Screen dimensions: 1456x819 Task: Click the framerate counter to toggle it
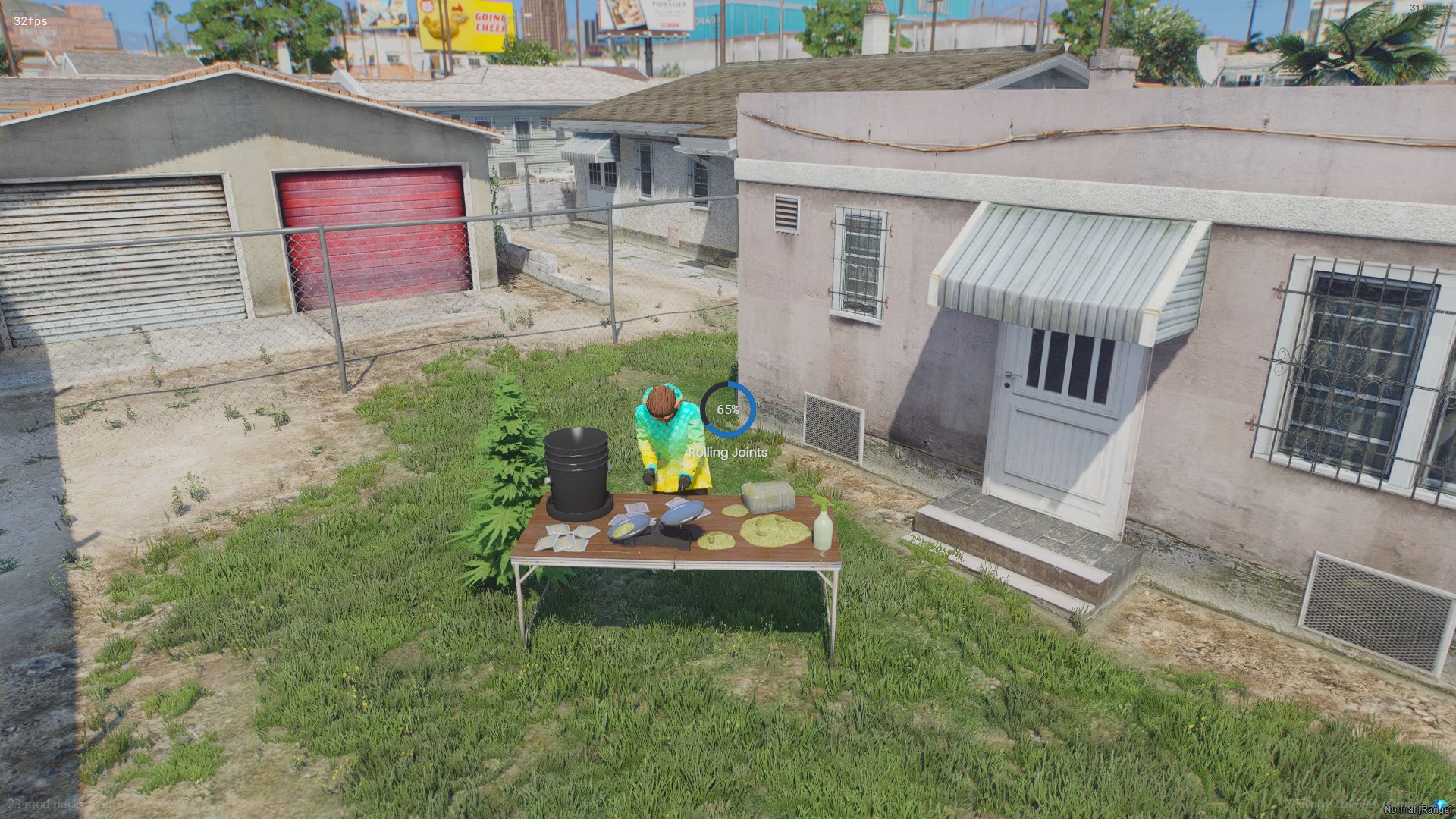(x=29, y=21)
